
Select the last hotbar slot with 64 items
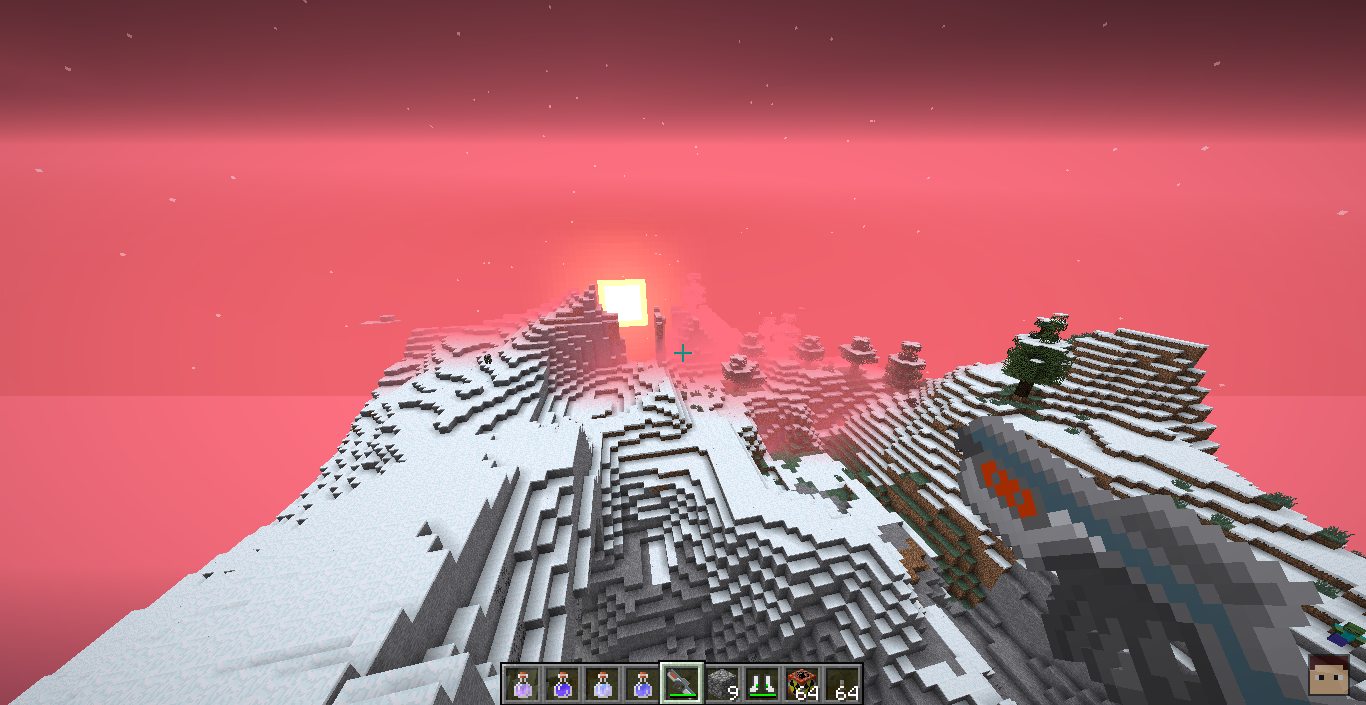842,684
